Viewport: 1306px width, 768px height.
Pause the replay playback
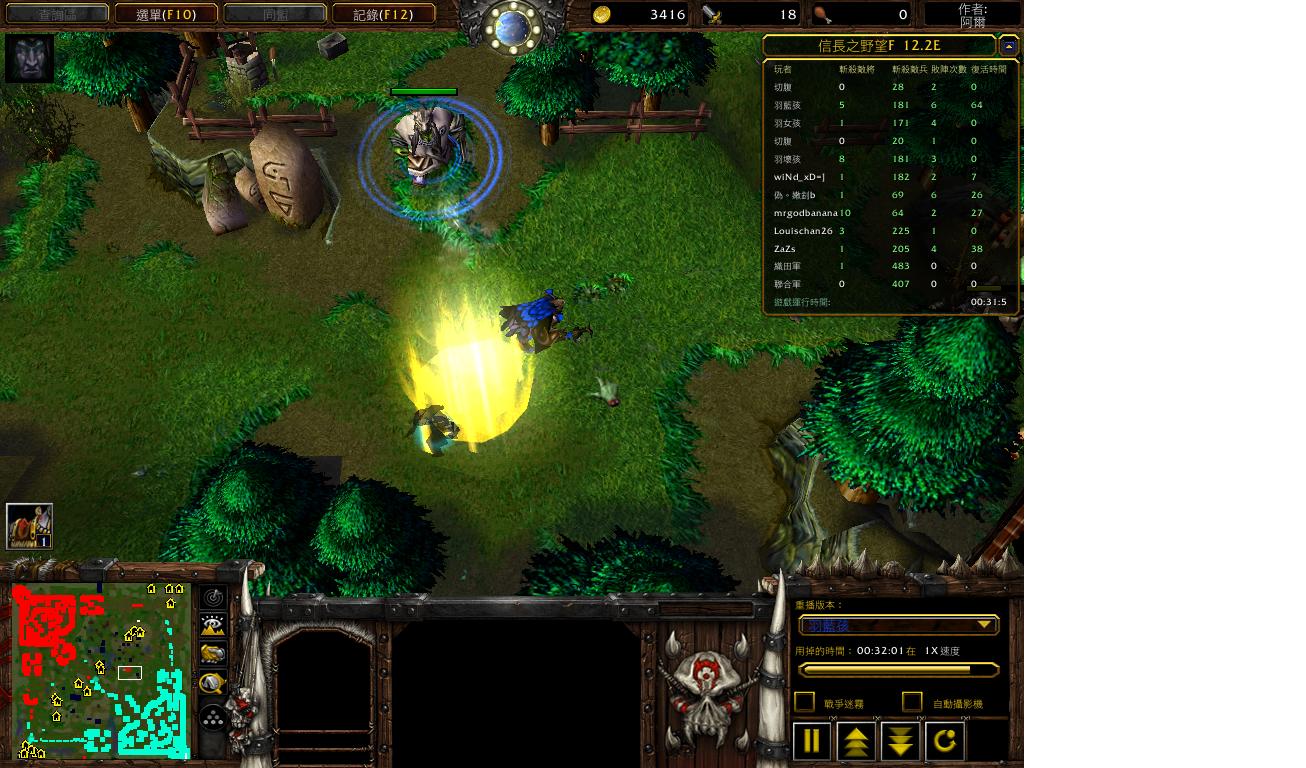(812, 741)
